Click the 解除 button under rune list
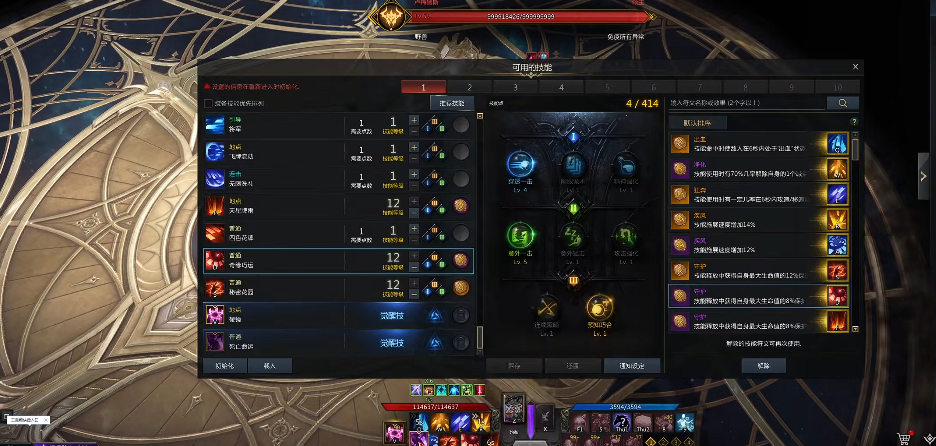The width and height of the screenshot is (936, 446). point(765,365)
